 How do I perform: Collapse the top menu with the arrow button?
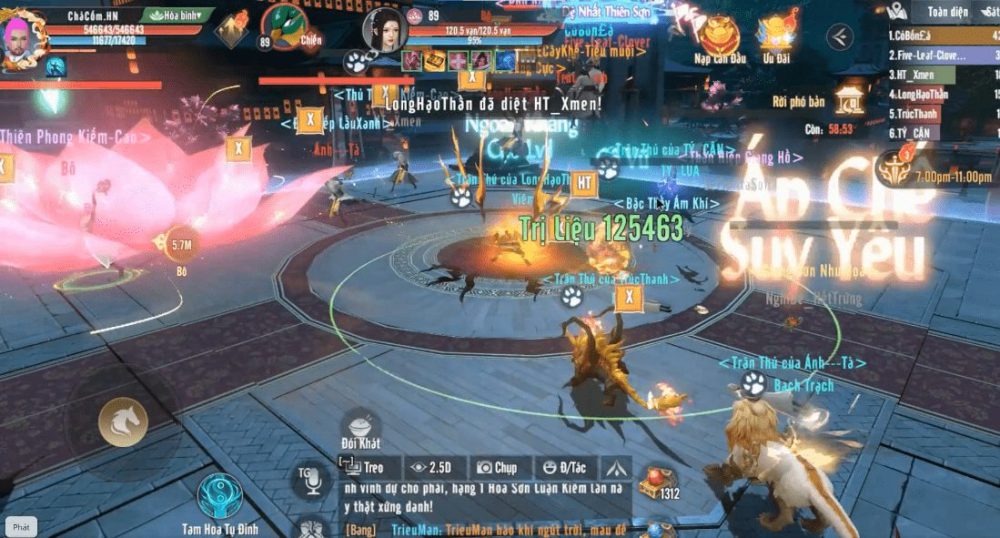tap(839, 38)
